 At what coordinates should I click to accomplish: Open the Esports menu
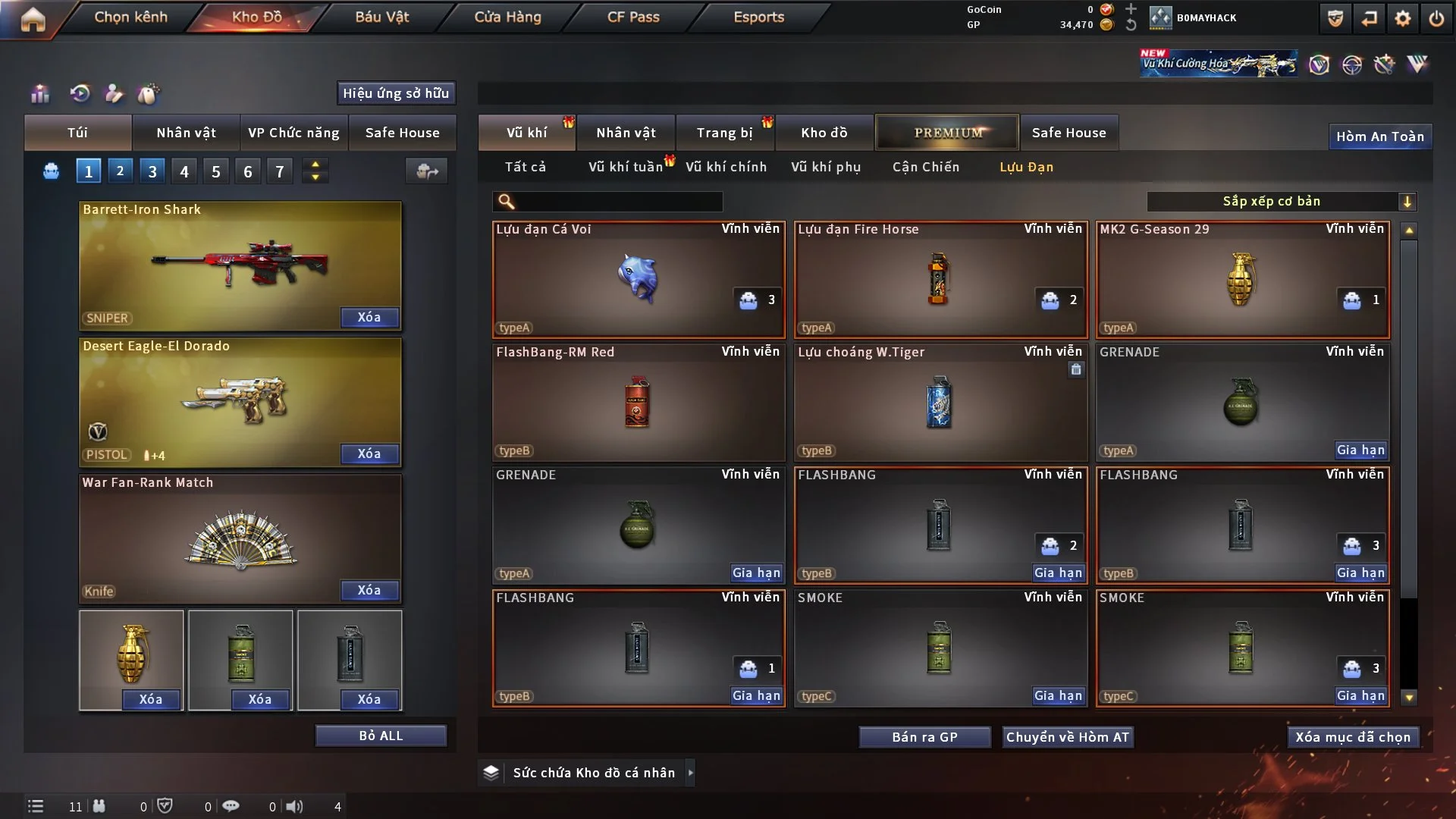pyautogui.click(x=758, y=17)
